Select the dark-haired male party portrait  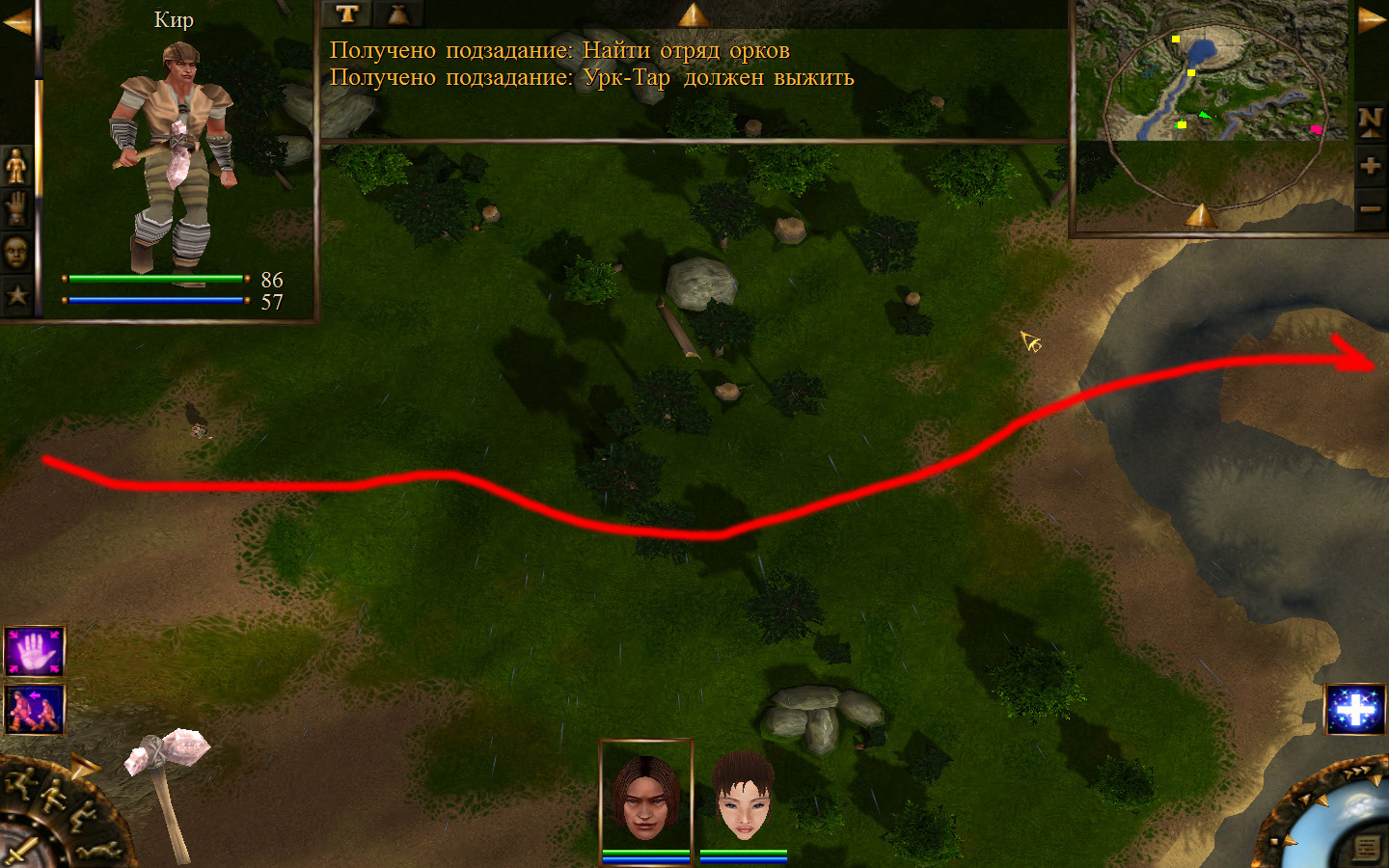[645, 798]
